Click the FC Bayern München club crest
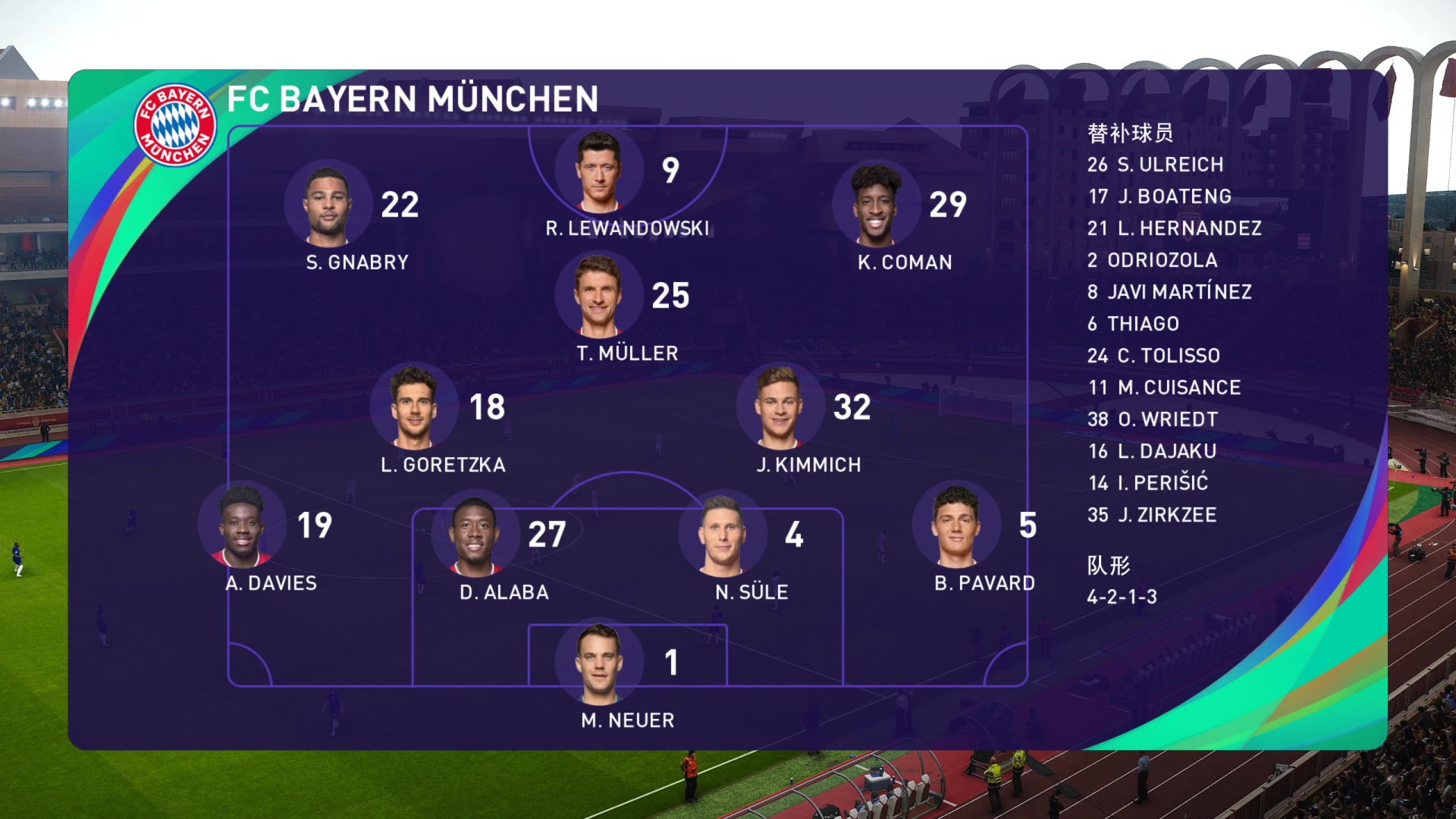Viewport: 1456px width, 819px height. click(175, 125)
